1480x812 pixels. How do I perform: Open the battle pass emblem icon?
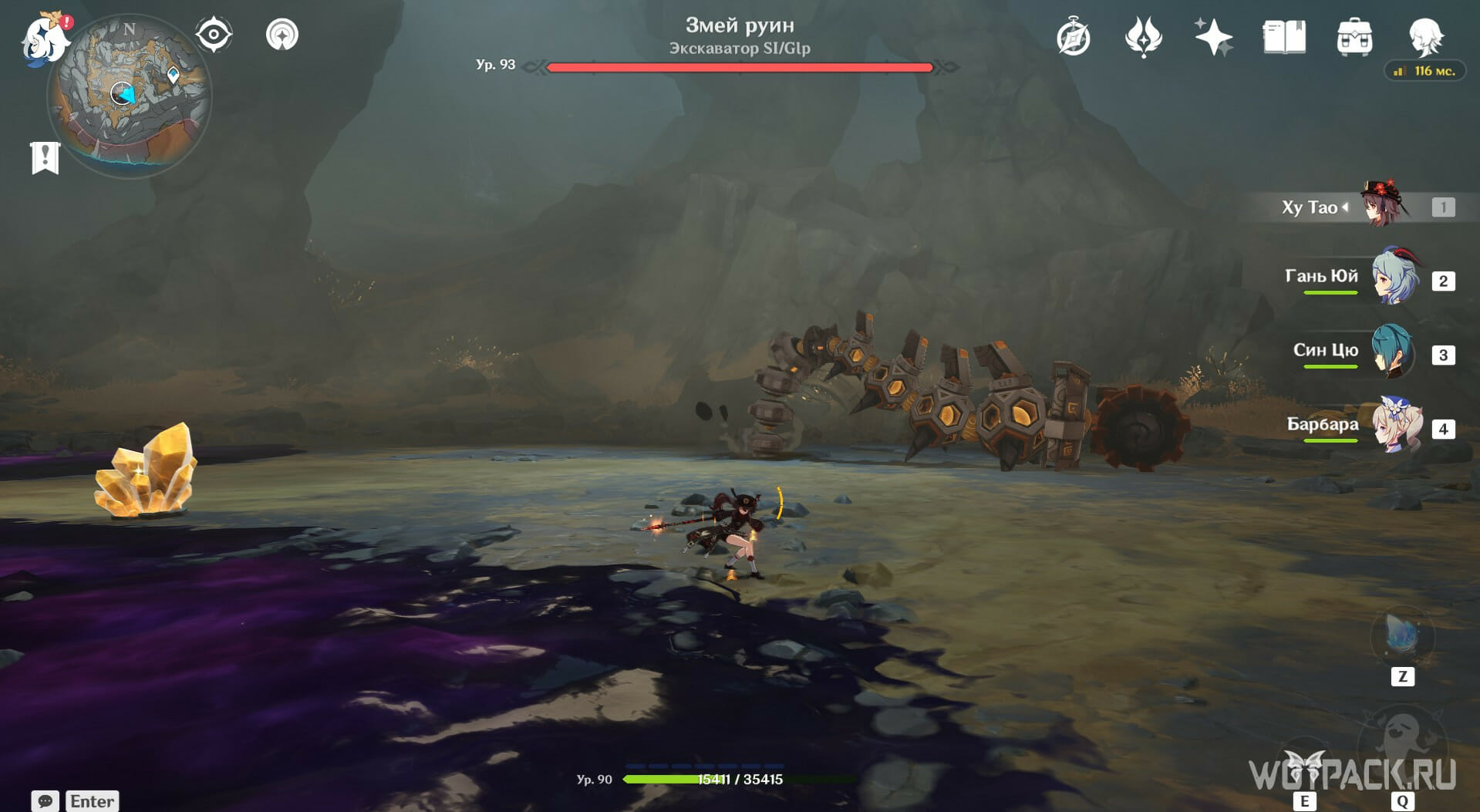[x=1143, y=38]
